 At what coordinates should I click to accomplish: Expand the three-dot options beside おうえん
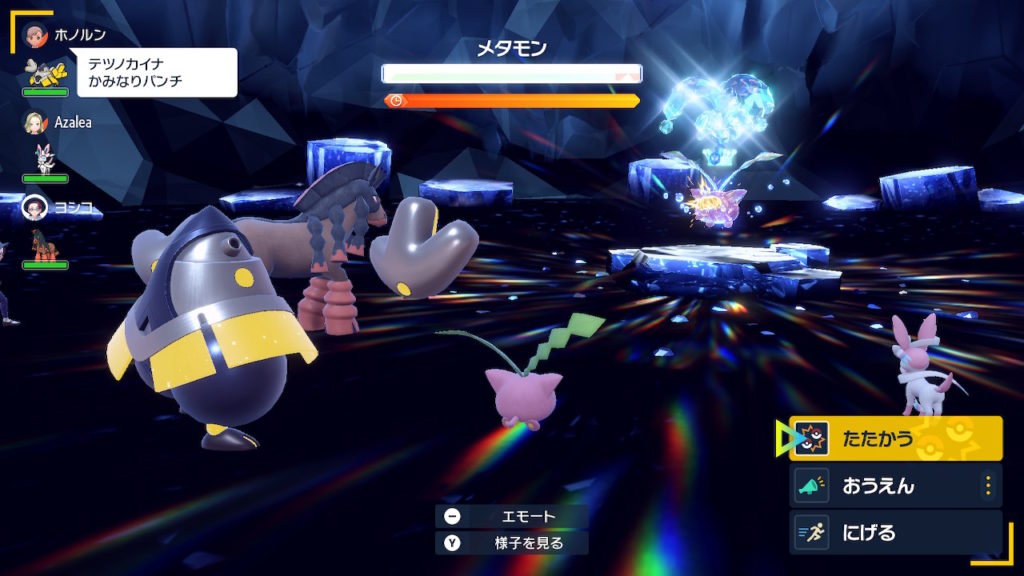click(x=988, y=486)
